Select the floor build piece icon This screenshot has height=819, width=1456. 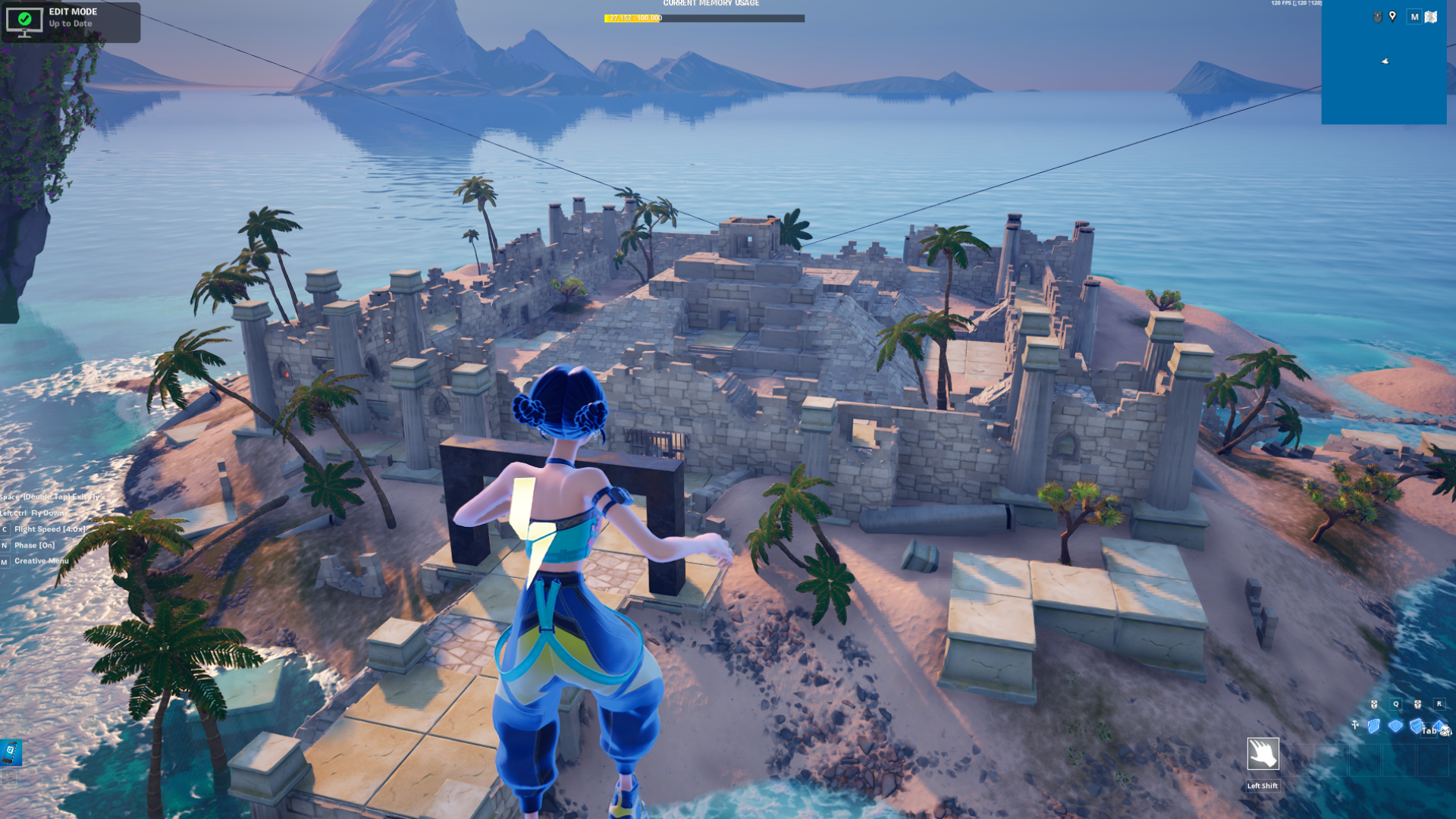(x=1396, y=726)
